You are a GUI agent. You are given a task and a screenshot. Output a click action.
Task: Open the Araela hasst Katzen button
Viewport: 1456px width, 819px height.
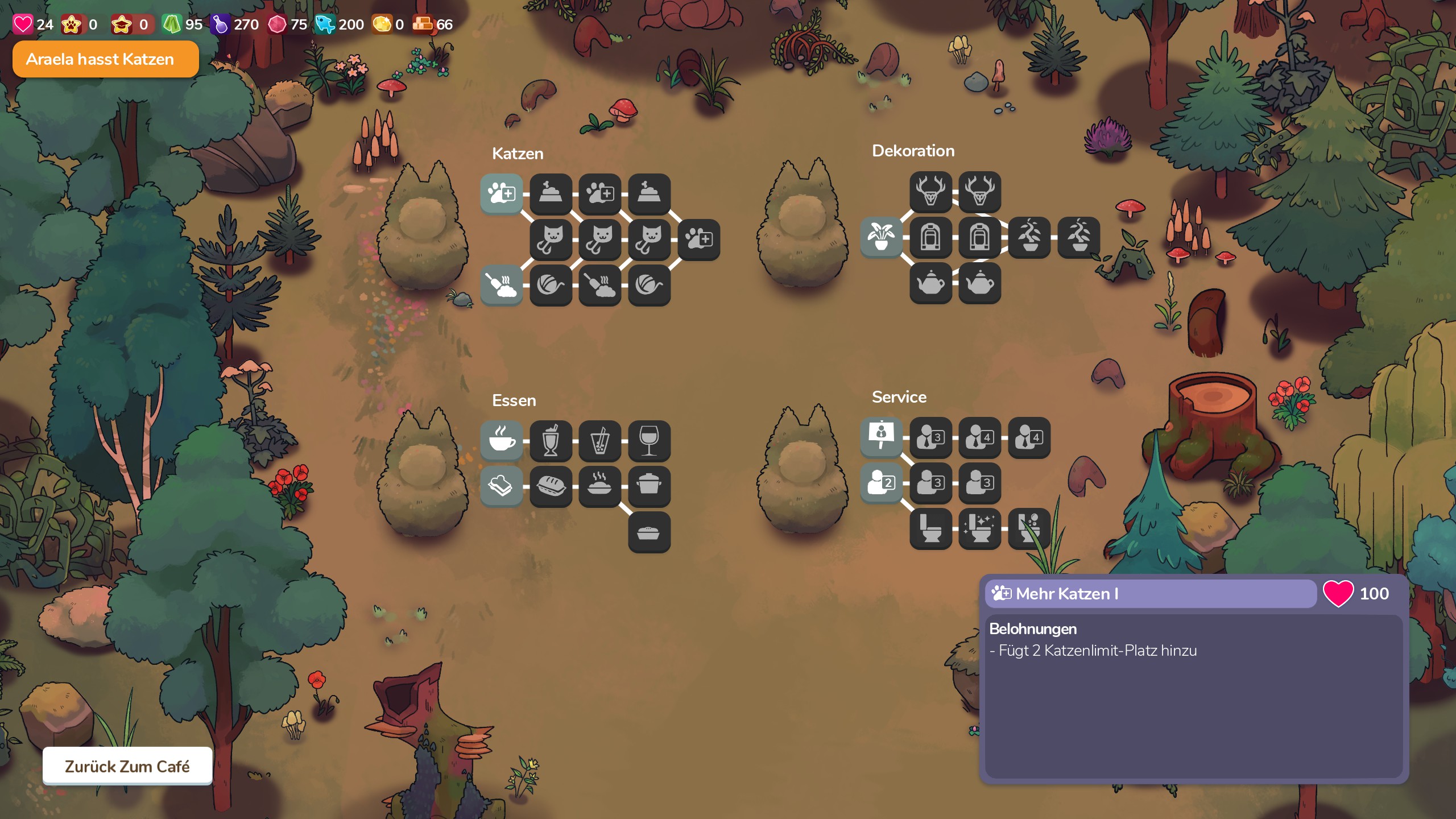point(105,59)
